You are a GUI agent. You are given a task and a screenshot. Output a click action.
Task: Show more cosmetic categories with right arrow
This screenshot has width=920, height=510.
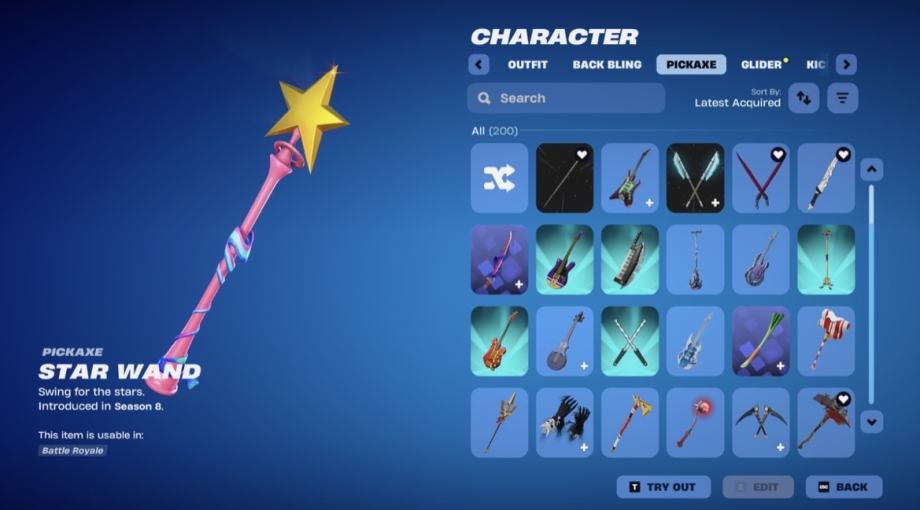coord(846,65)
